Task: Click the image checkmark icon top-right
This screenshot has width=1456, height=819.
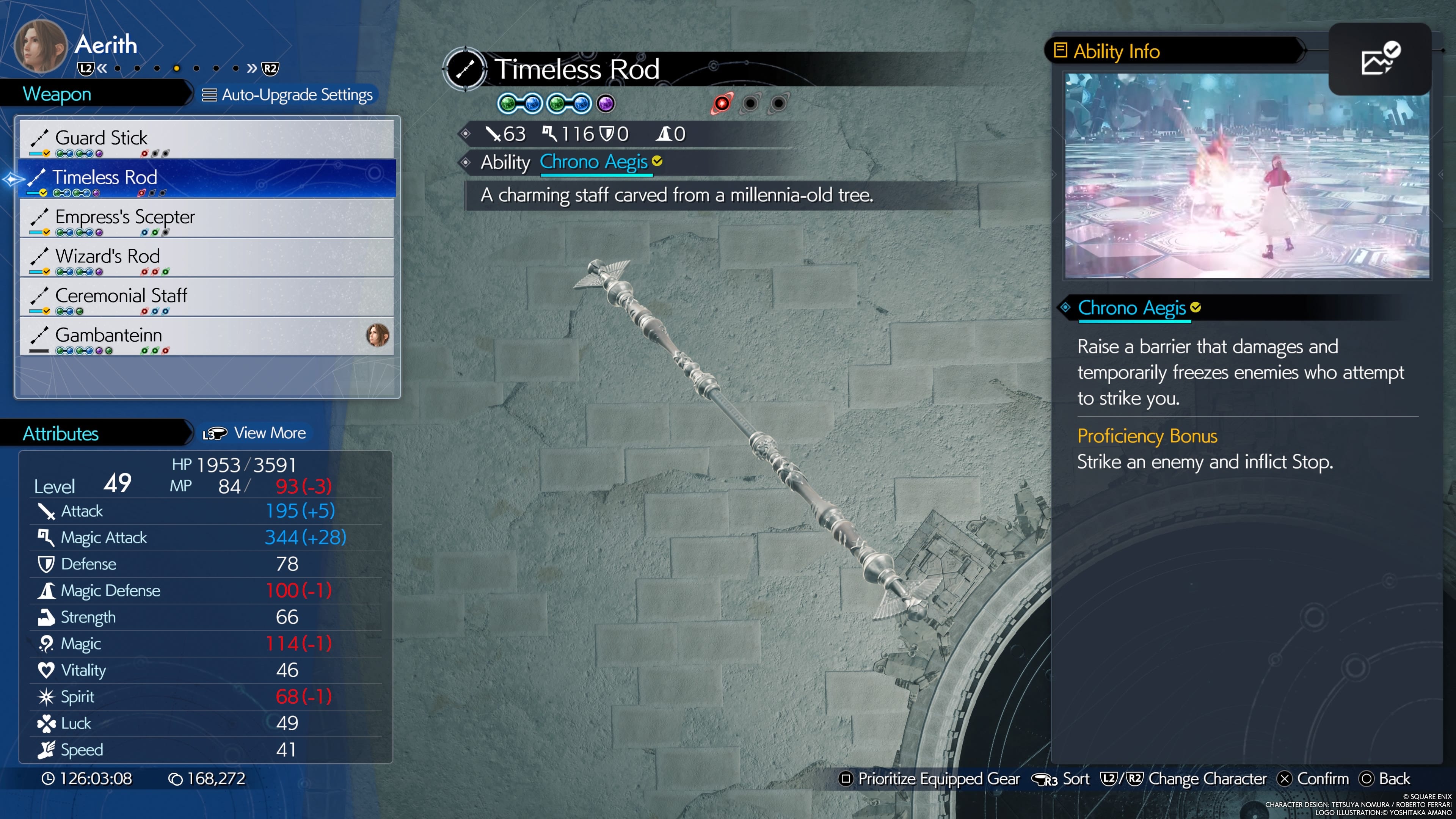Action: pyautogui.click(x=1380, y=60)
